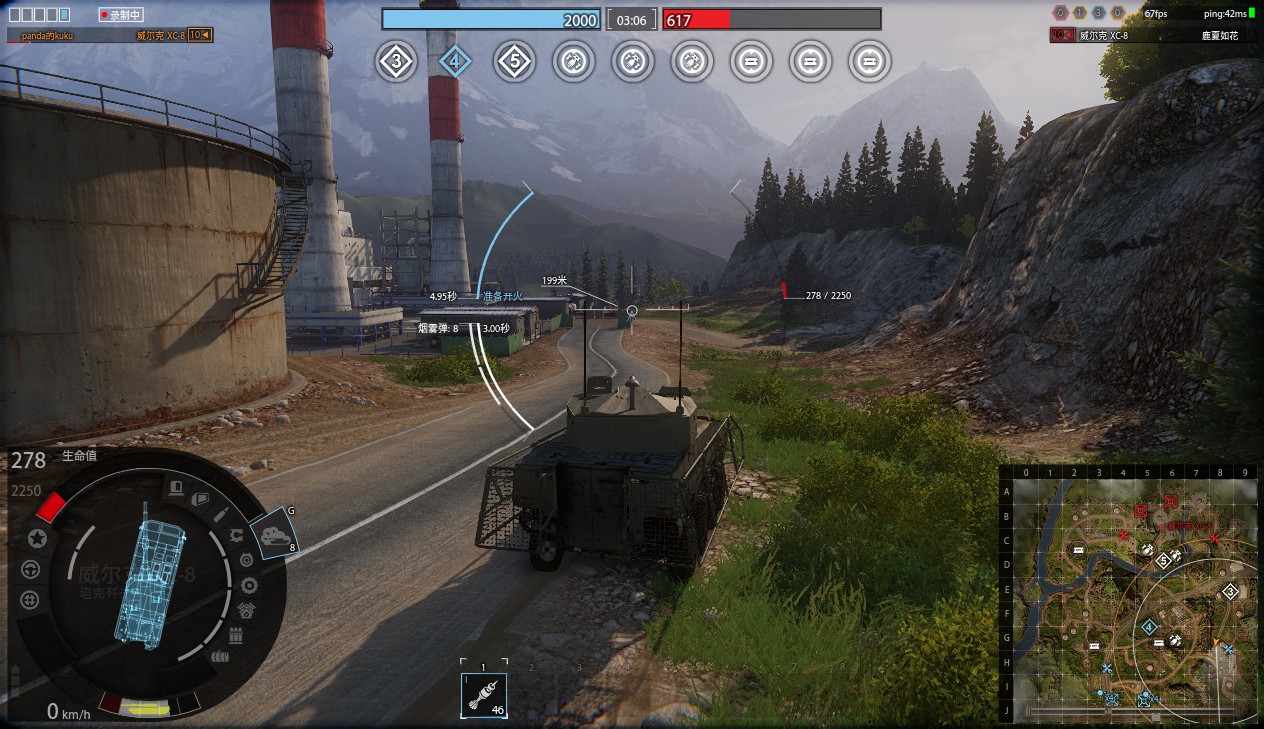This screenshot has height=729, width=1264.
Task: Select the shell ammo slot showing 46 rounds
Action: click(484, 695)
